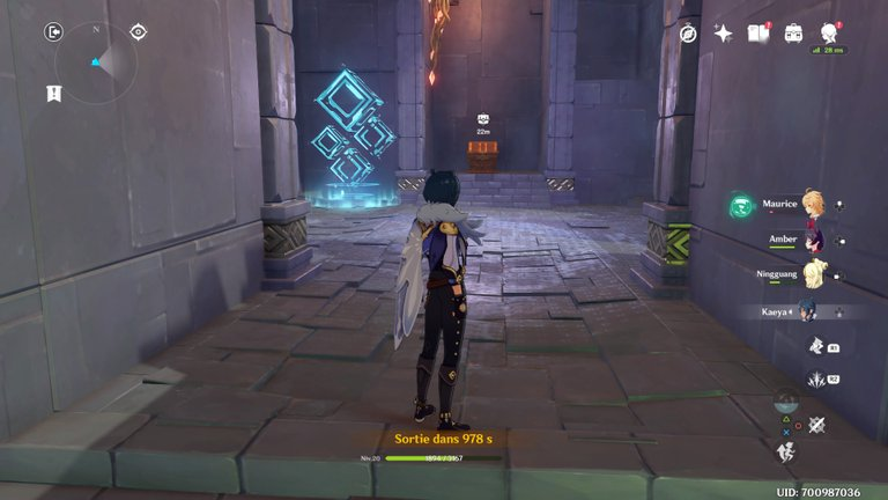888x500 pixels.
Task: Activate the elemental burst icon
Action: tap(817, 379)
